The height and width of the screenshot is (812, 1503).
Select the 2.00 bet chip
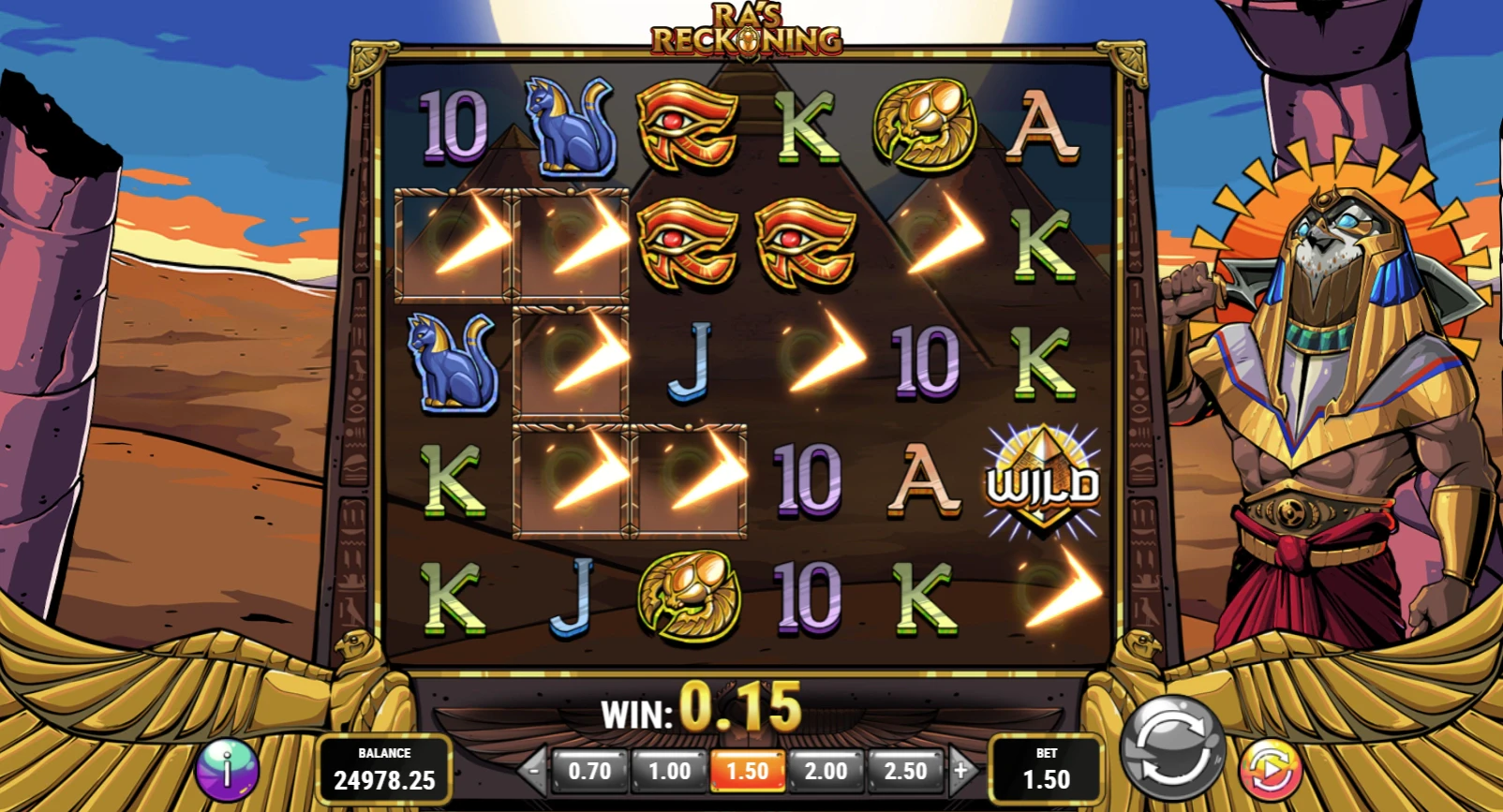[826, 771]
